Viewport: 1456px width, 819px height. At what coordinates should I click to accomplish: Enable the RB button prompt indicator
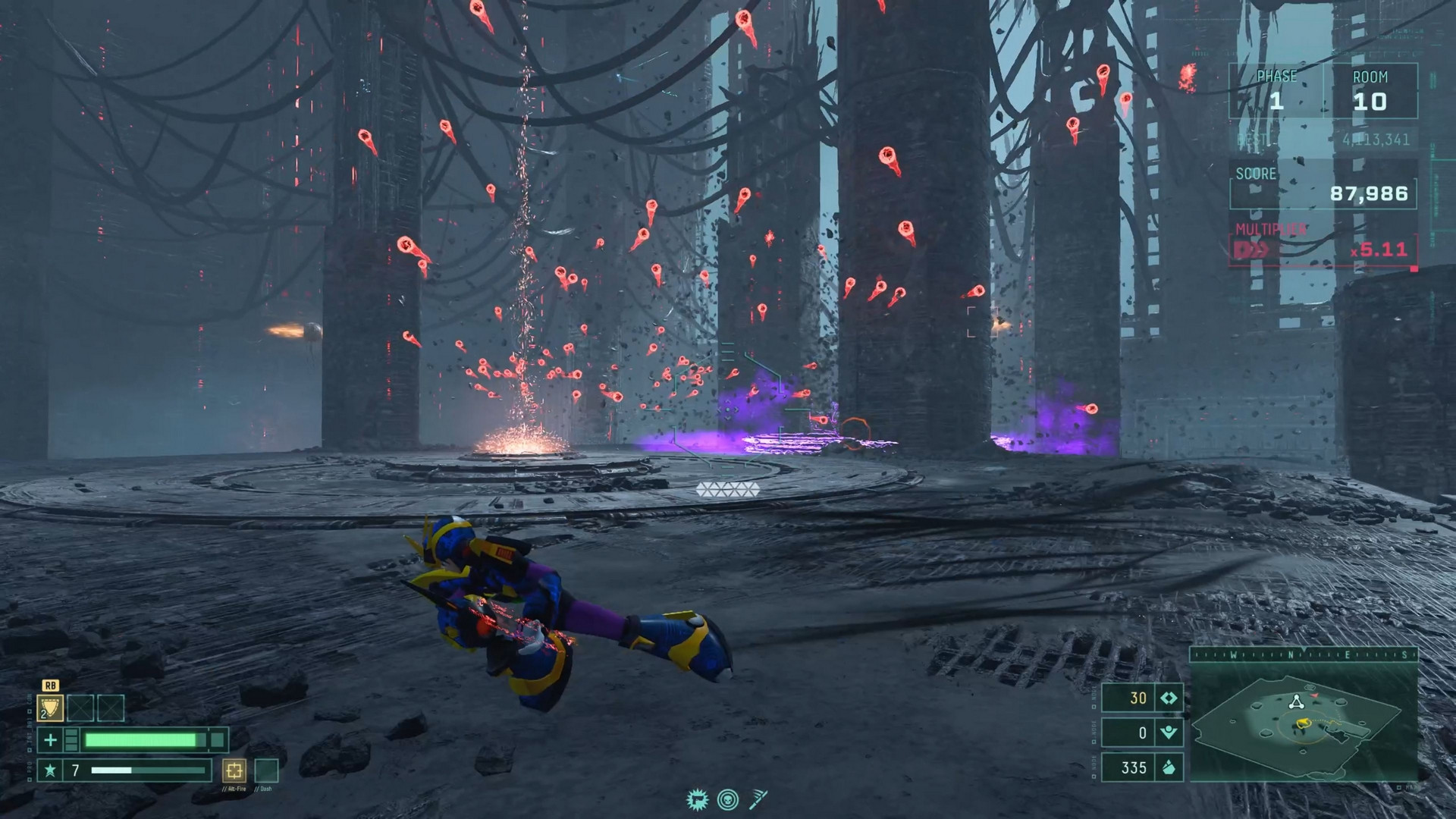coord(51,685)
